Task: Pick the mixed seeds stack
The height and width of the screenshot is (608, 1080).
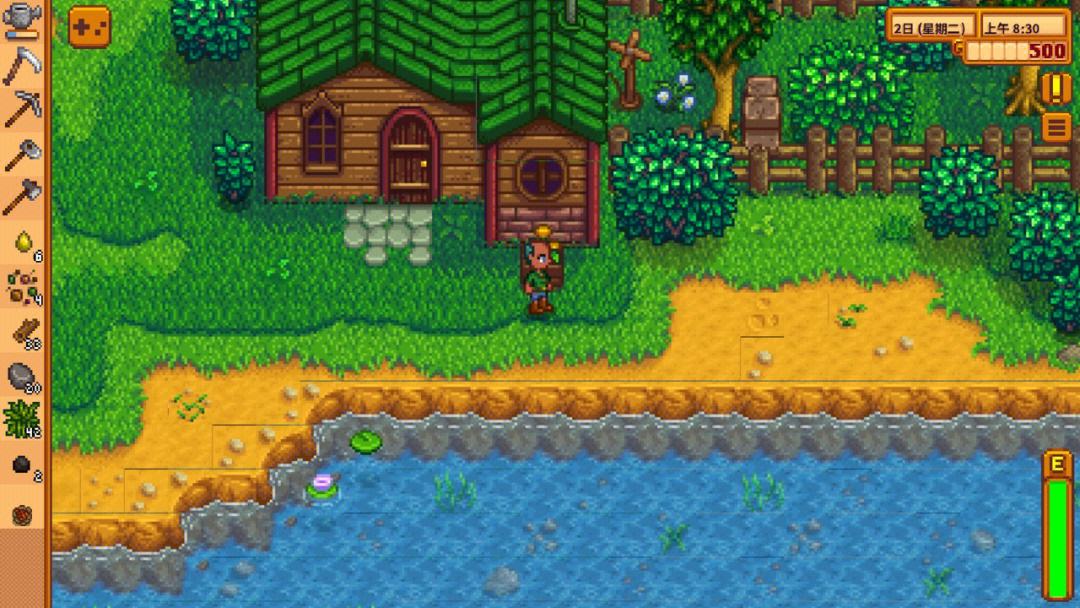Action: pos(22,286)
